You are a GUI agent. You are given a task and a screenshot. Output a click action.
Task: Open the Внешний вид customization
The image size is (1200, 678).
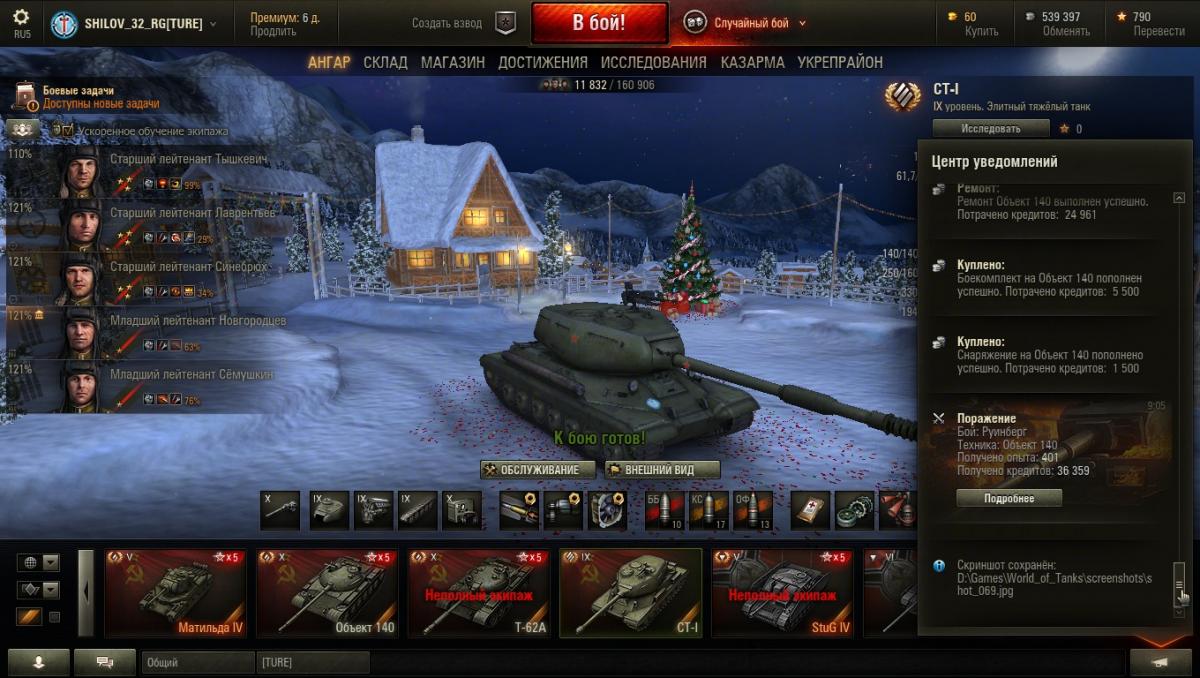[662, 470]
